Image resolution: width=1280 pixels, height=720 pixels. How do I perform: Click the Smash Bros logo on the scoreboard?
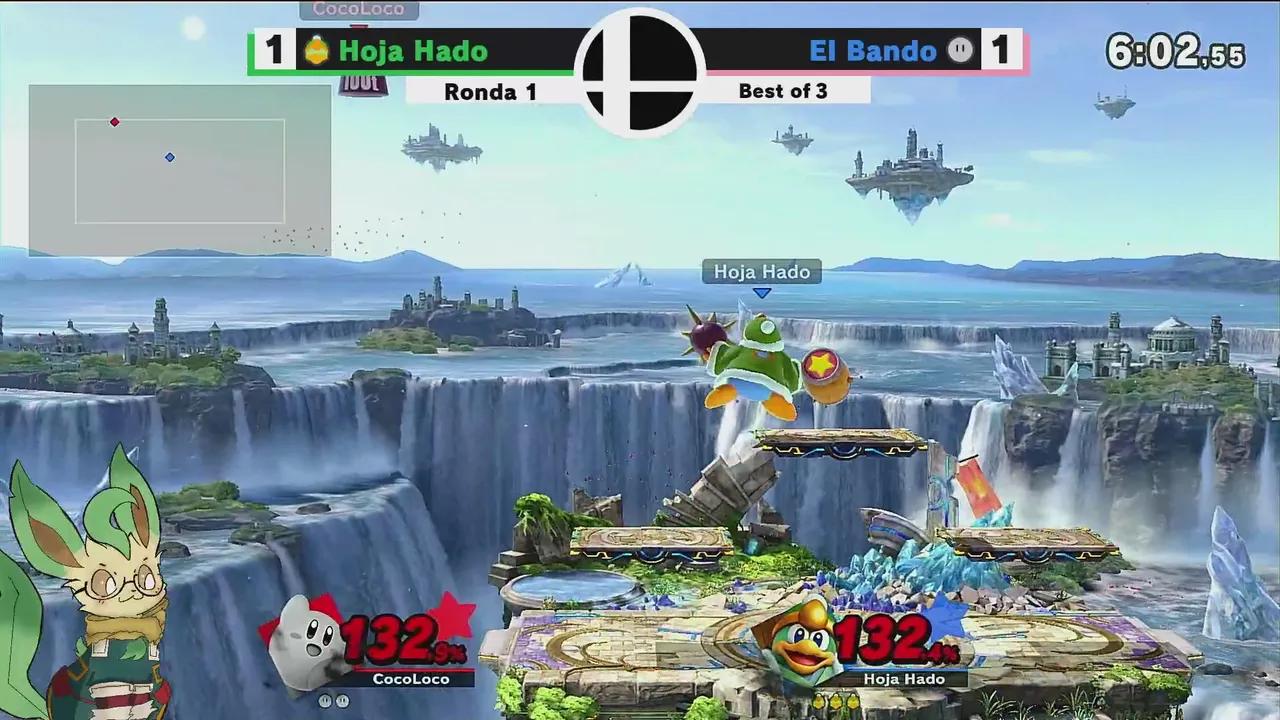click(640, 70)
